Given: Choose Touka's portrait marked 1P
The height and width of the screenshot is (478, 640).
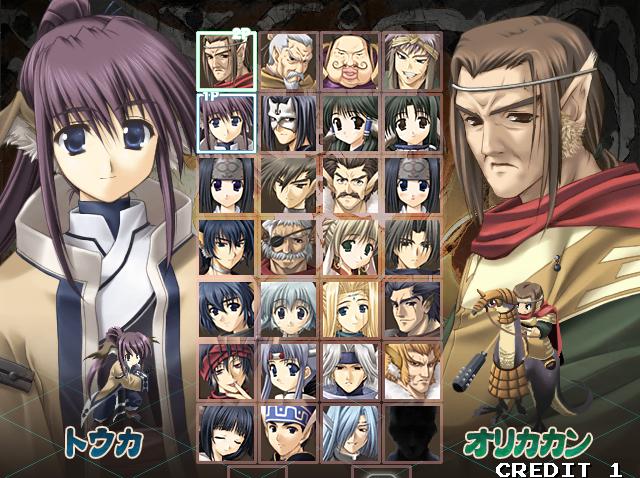Looking at the screenshot, I should coord(227,122).
